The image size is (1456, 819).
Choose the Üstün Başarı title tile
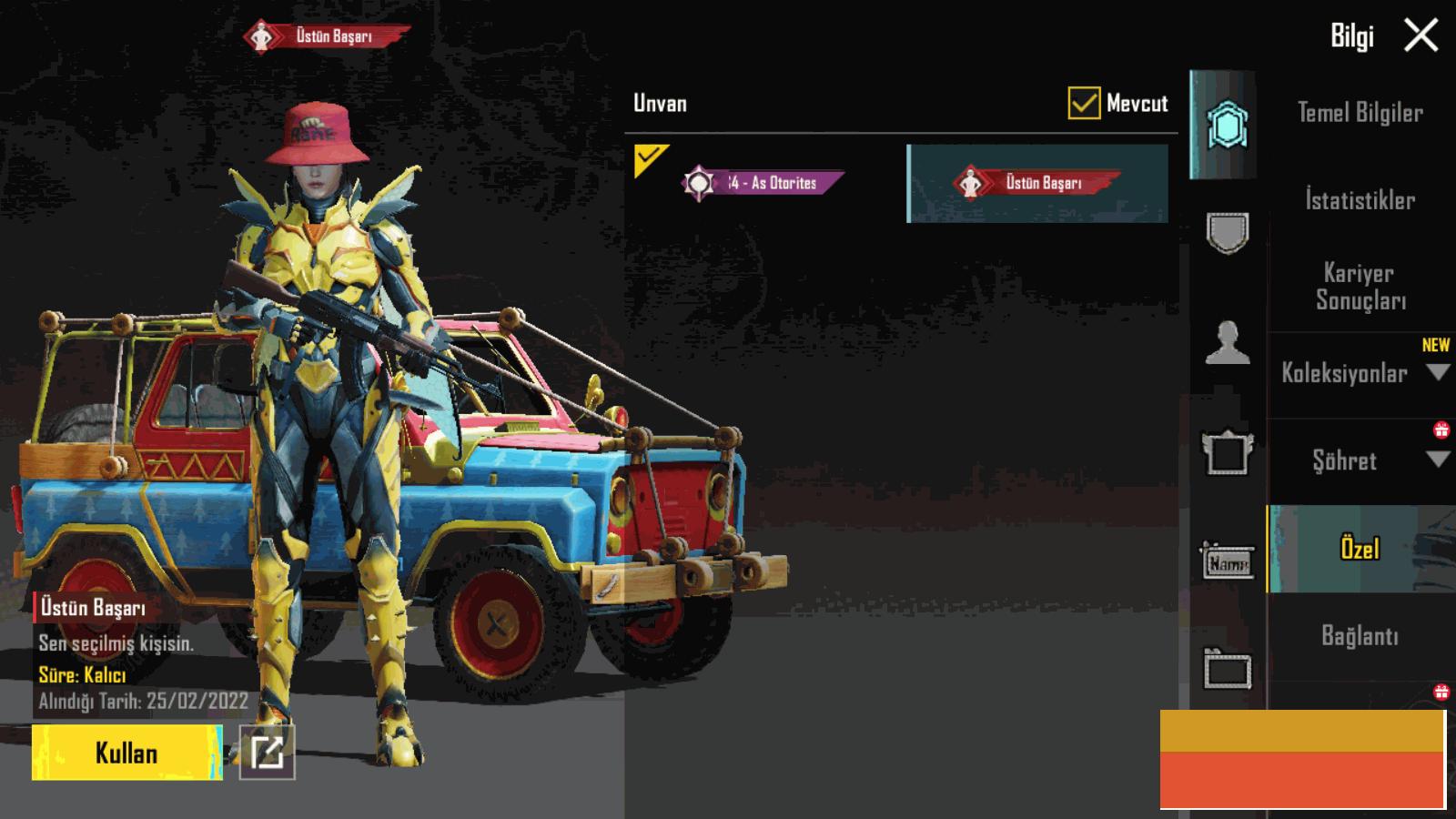tap(1037, 183)
